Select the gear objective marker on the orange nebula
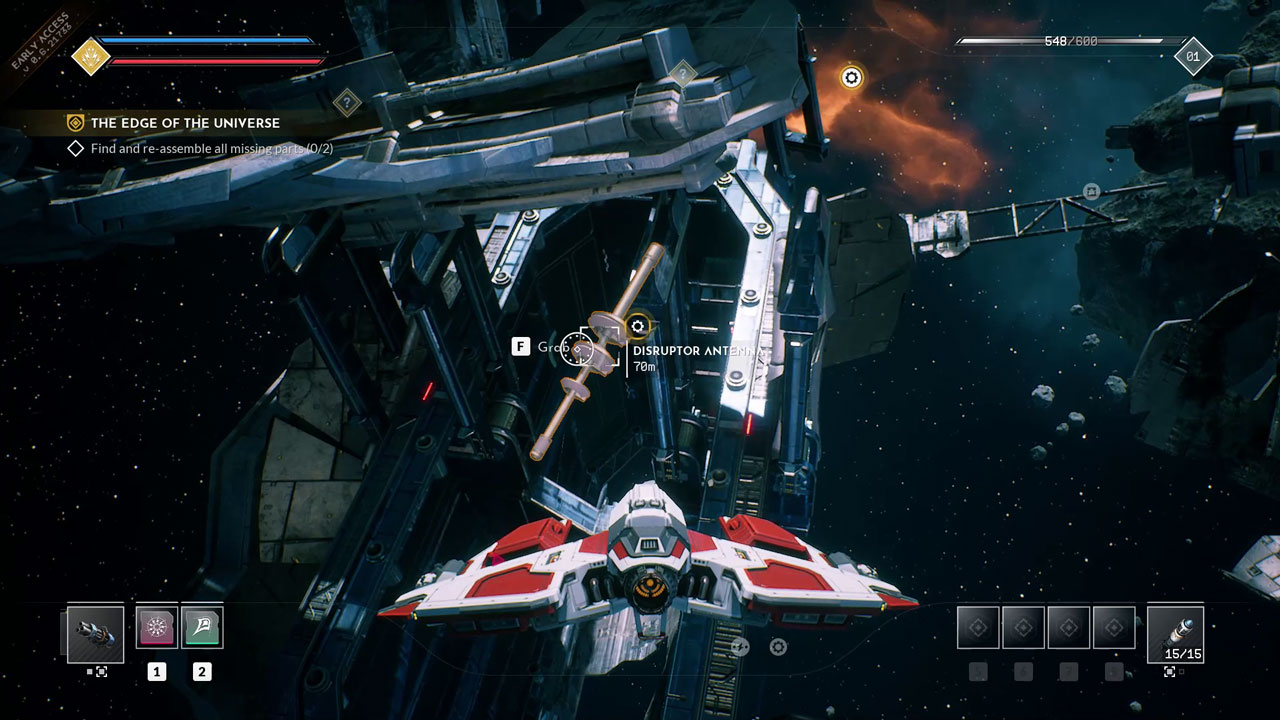The image size is (1280, 720). click(851, 78)
